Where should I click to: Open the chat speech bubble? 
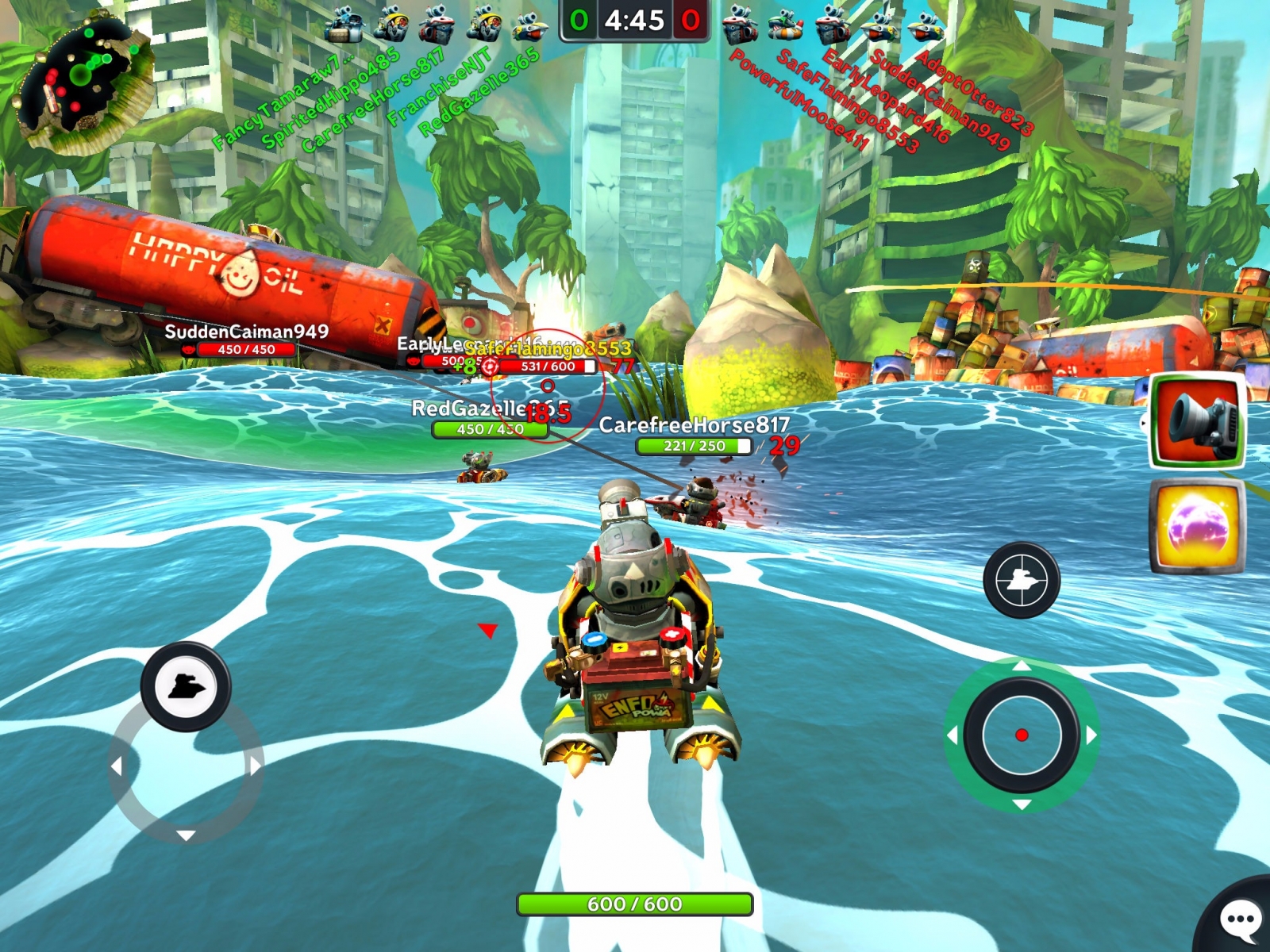1240,920
